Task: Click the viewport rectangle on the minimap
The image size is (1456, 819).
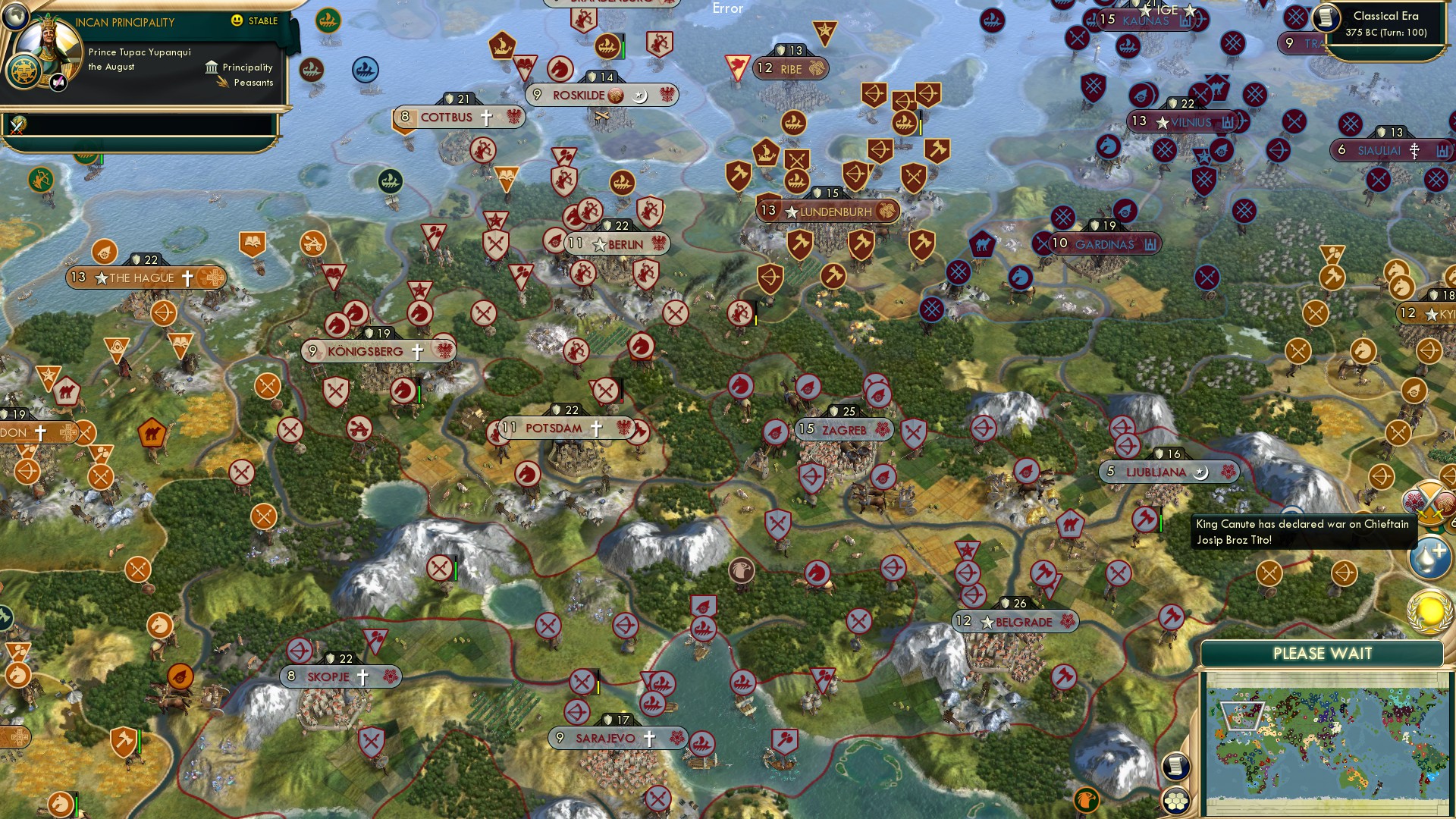Action: (1242, 716)
